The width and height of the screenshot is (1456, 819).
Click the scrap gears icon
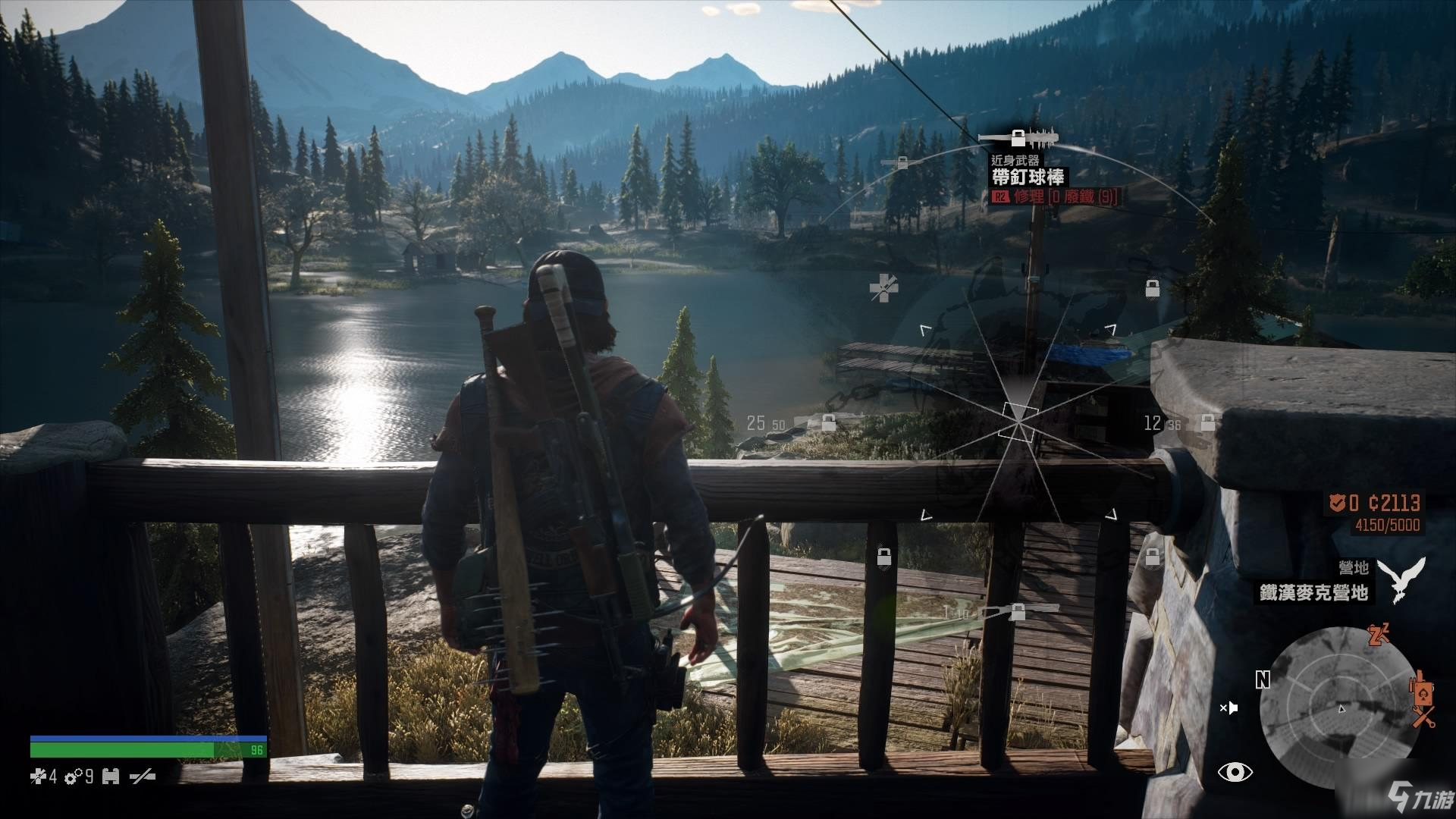pyautogui.click(x=74, y=777)
